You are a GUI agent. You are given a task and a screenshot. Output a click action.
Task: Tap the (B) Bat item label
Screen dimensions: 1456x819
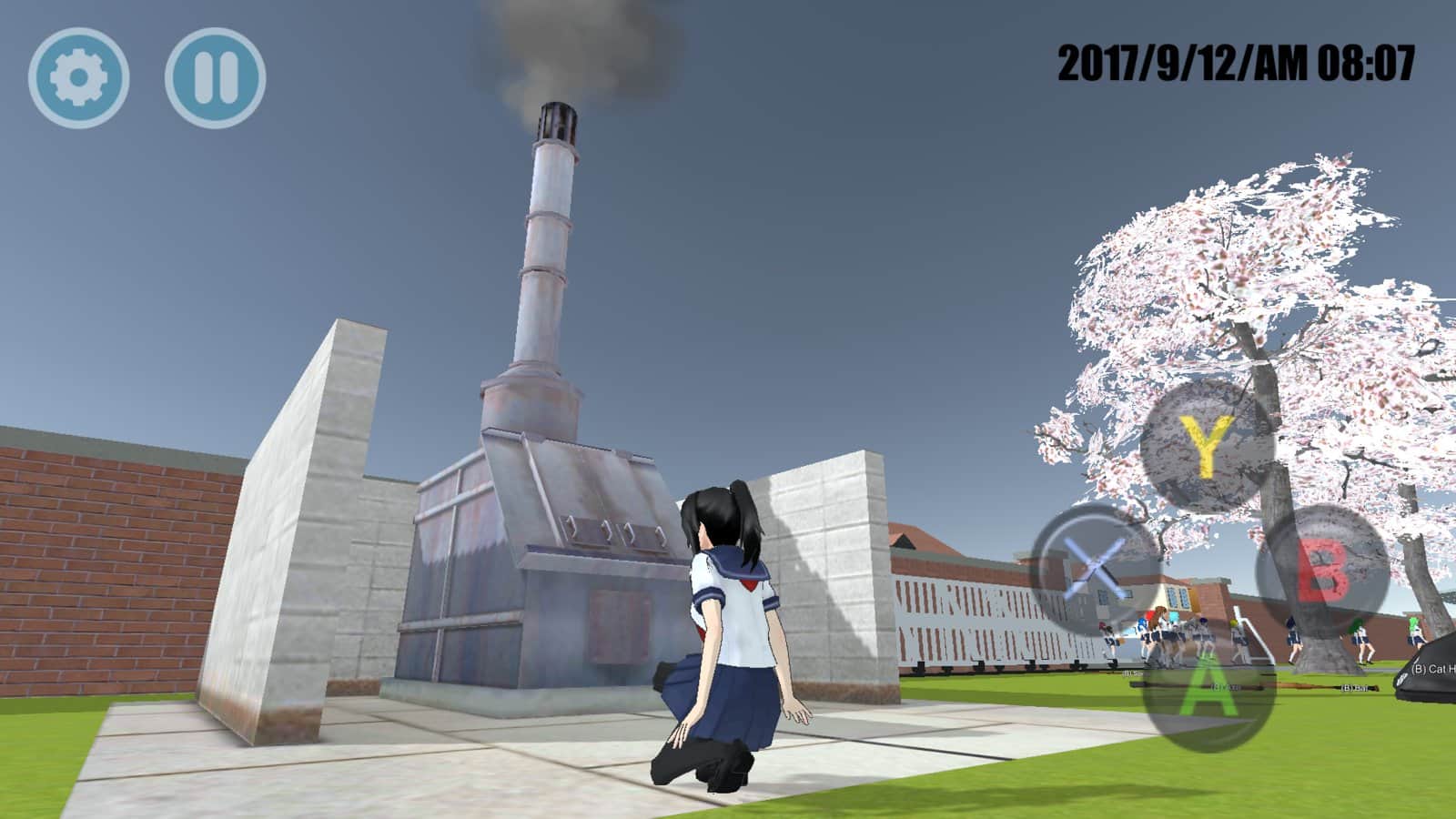pyautogui.click(x=1353, y=688)
